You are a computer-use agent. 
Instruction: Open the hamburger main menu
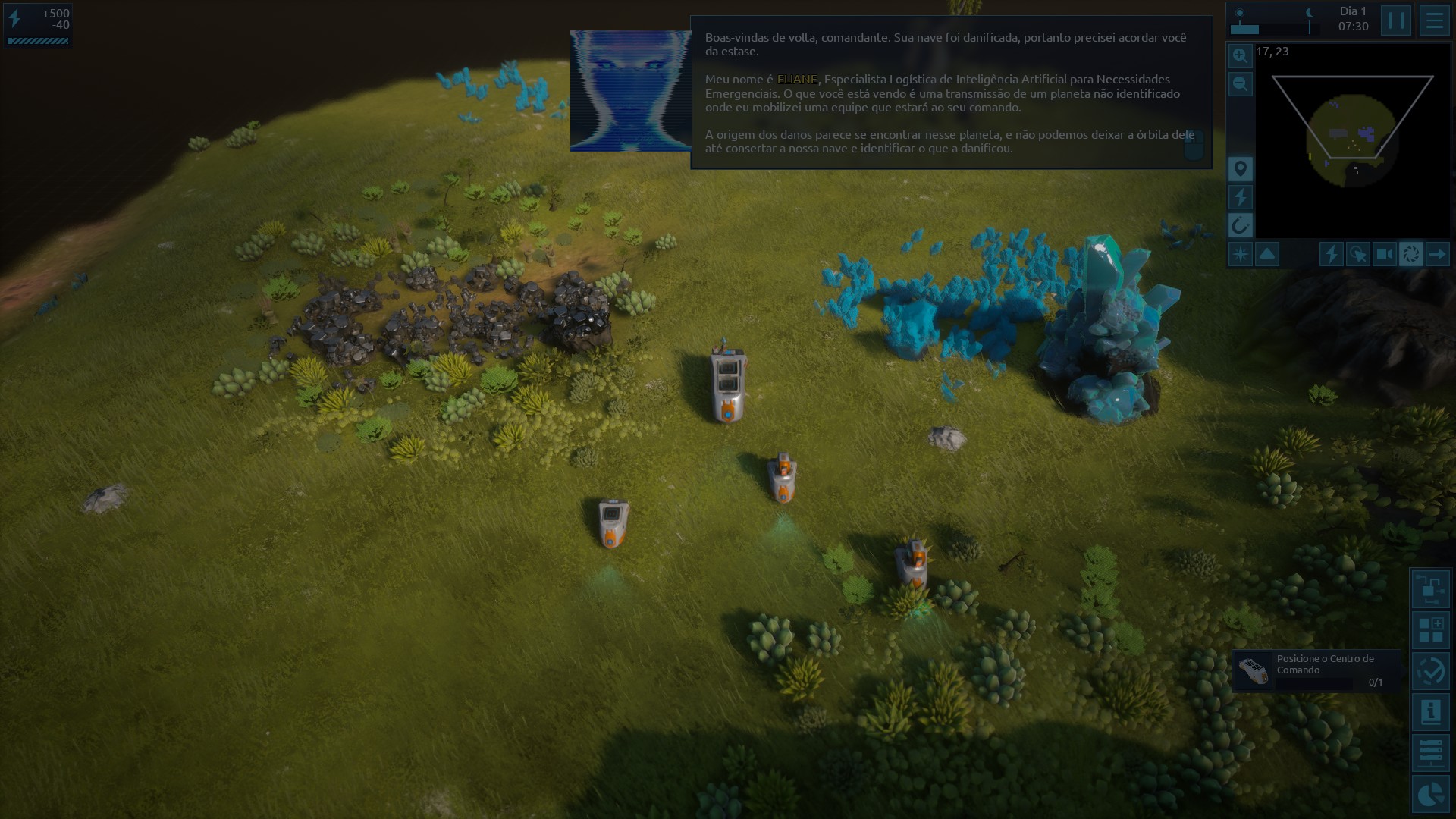pyautogui.click(x=1434, y=20)
